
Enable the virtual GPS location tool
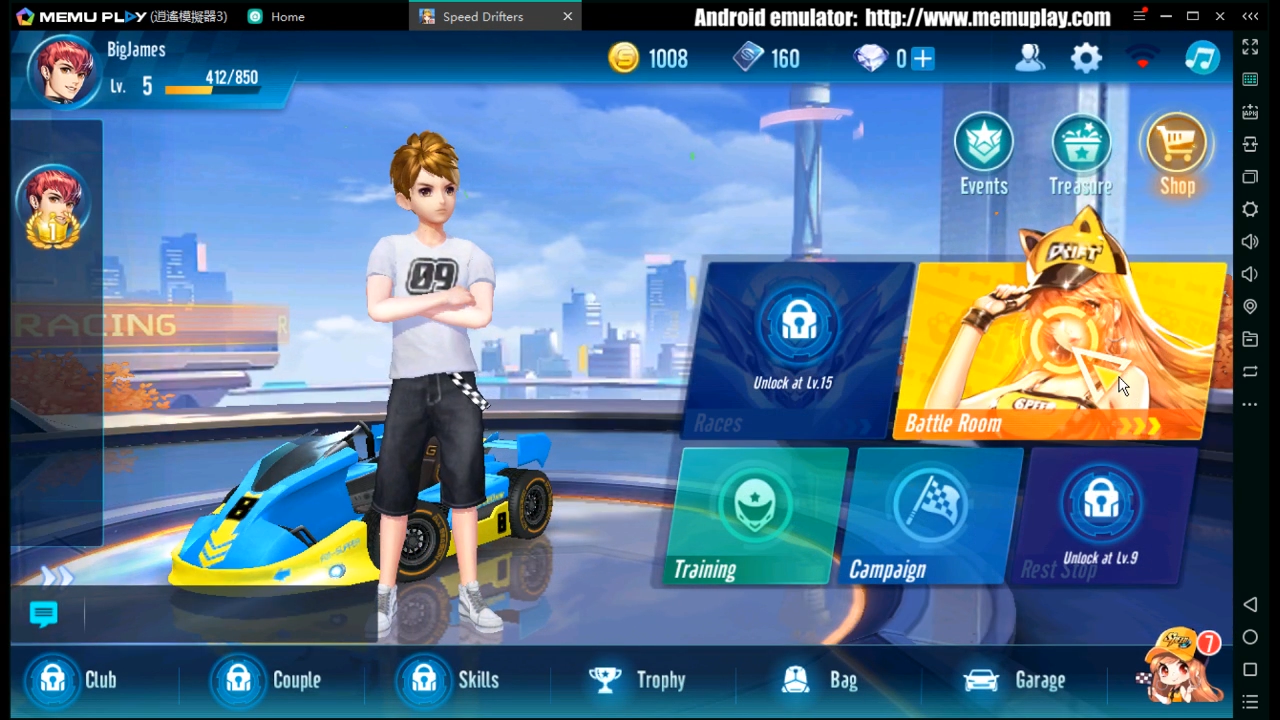1249,306
